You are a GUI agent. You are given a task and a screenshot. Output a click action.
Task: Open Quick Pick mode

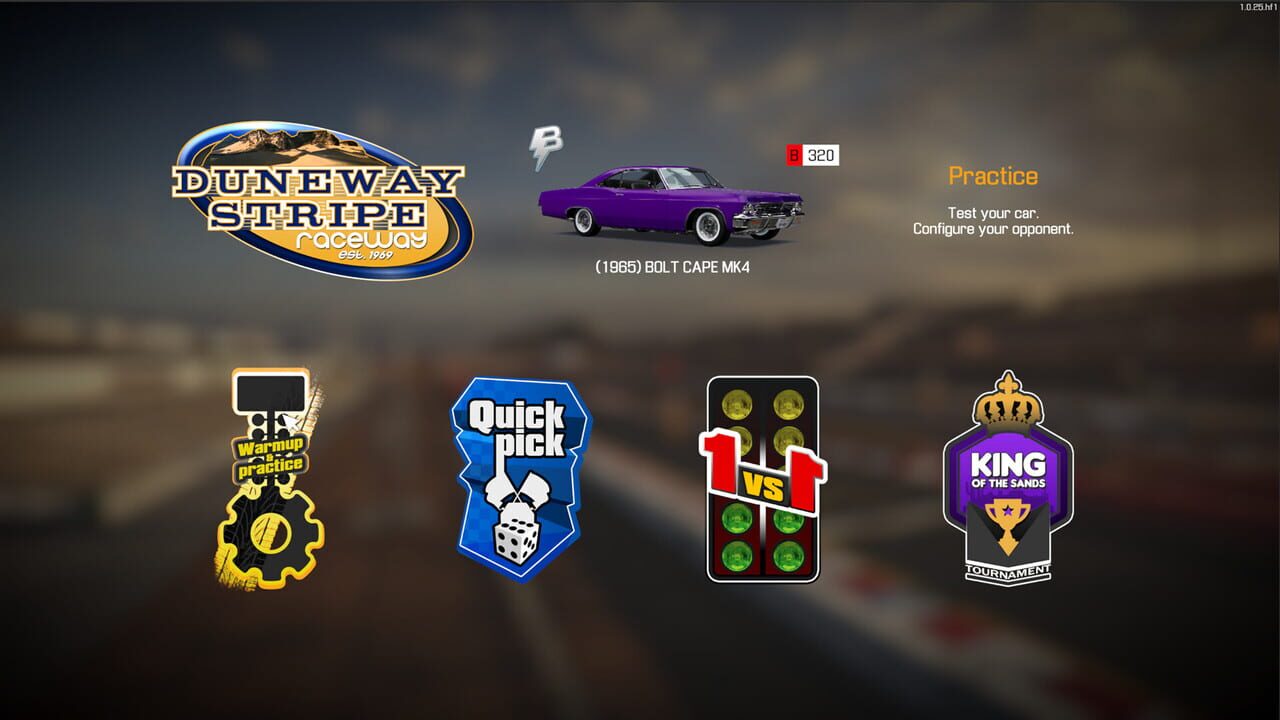[x=520, y=480]
